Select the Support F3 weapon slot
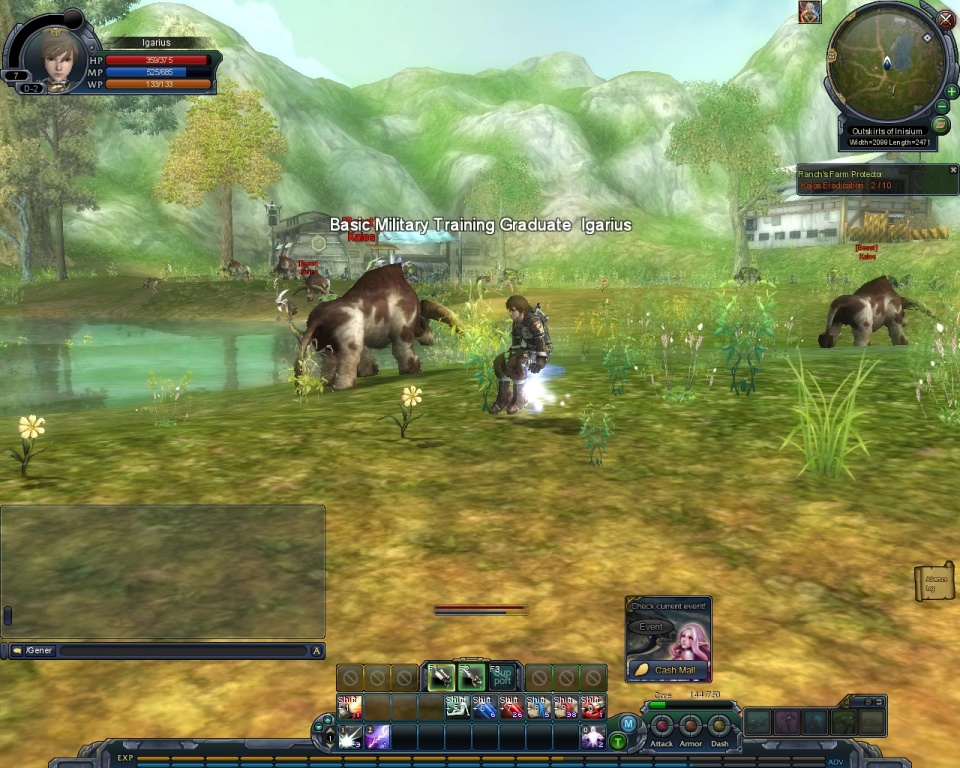960x768 pixels. [x=502, y=677]
